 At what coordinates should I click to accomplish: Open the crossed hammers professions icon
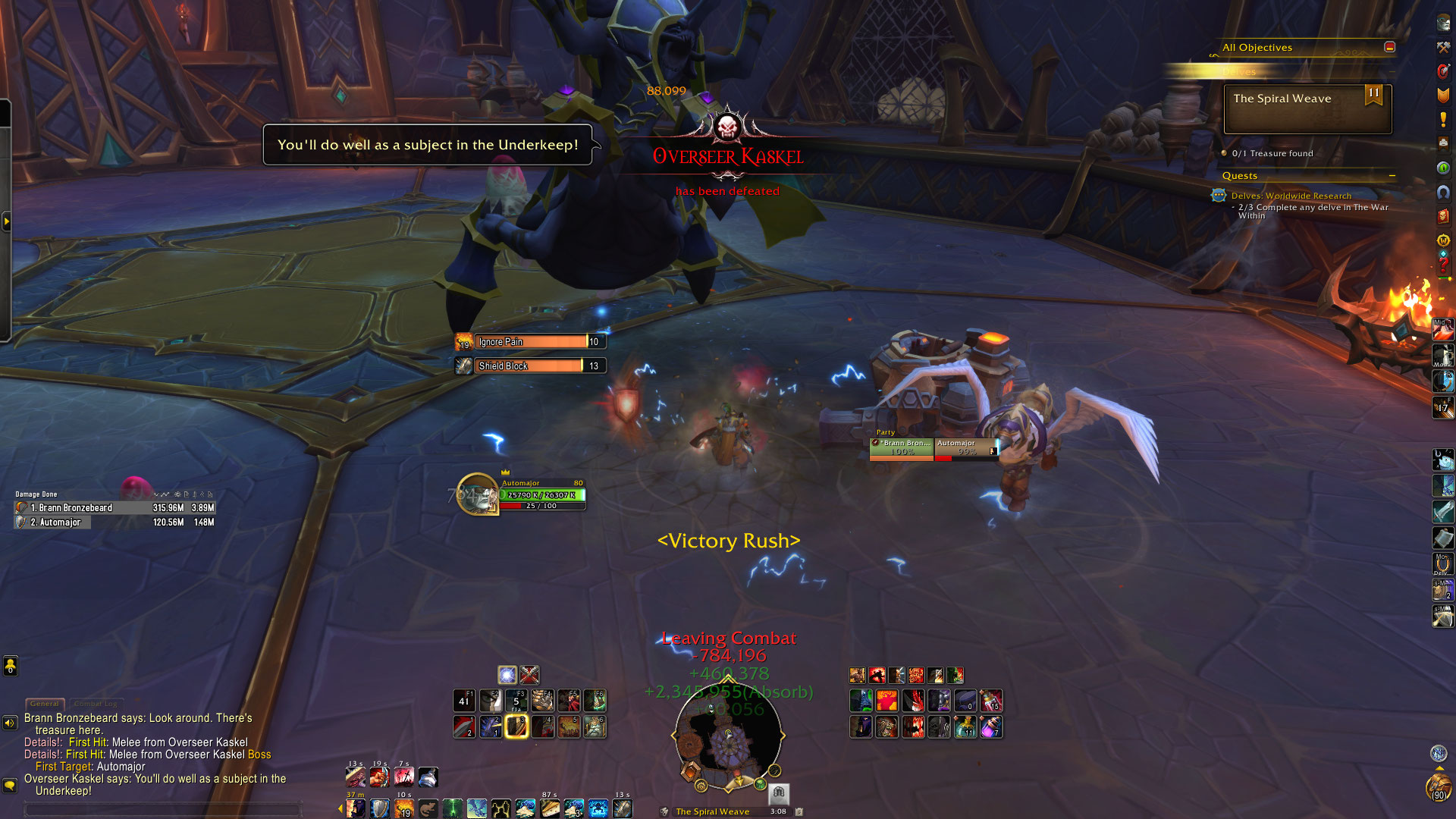click(x=1442, y=47)
